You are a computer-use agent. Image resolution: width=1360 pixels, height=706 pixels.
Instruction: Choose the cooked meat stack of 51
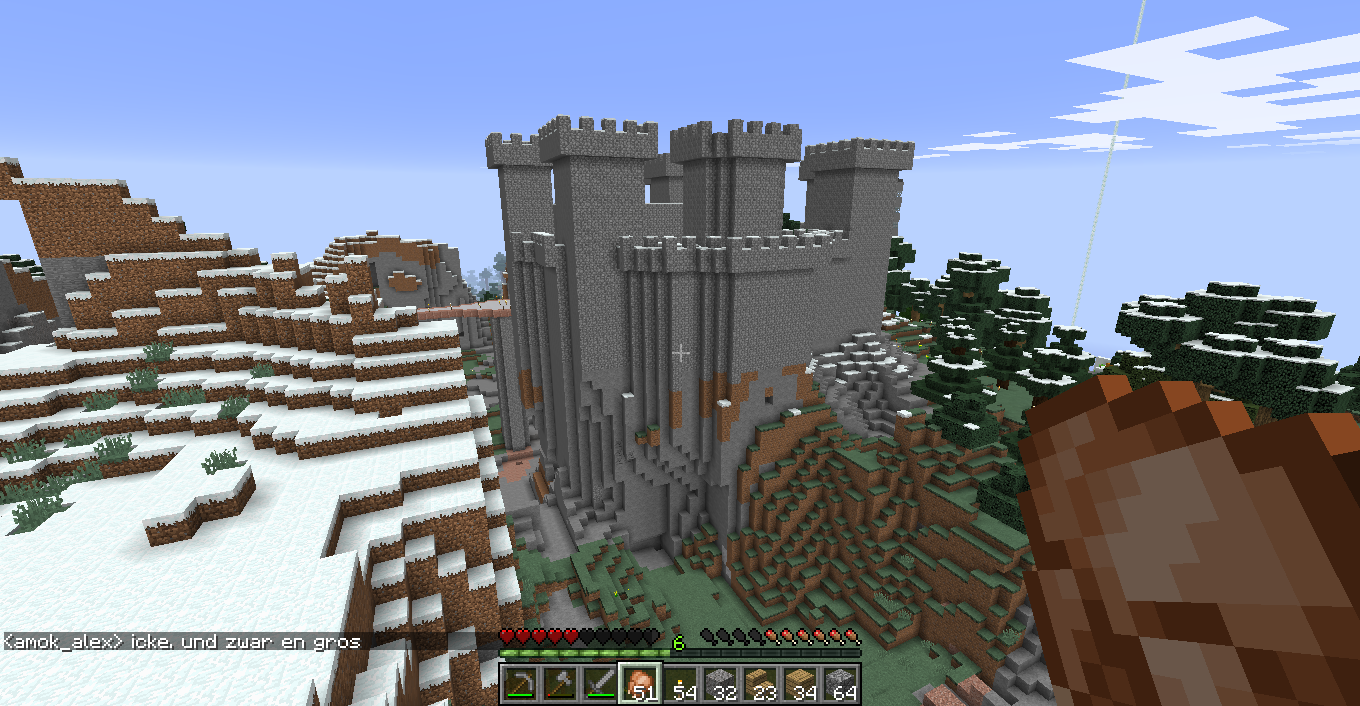(x=640, y=683)
